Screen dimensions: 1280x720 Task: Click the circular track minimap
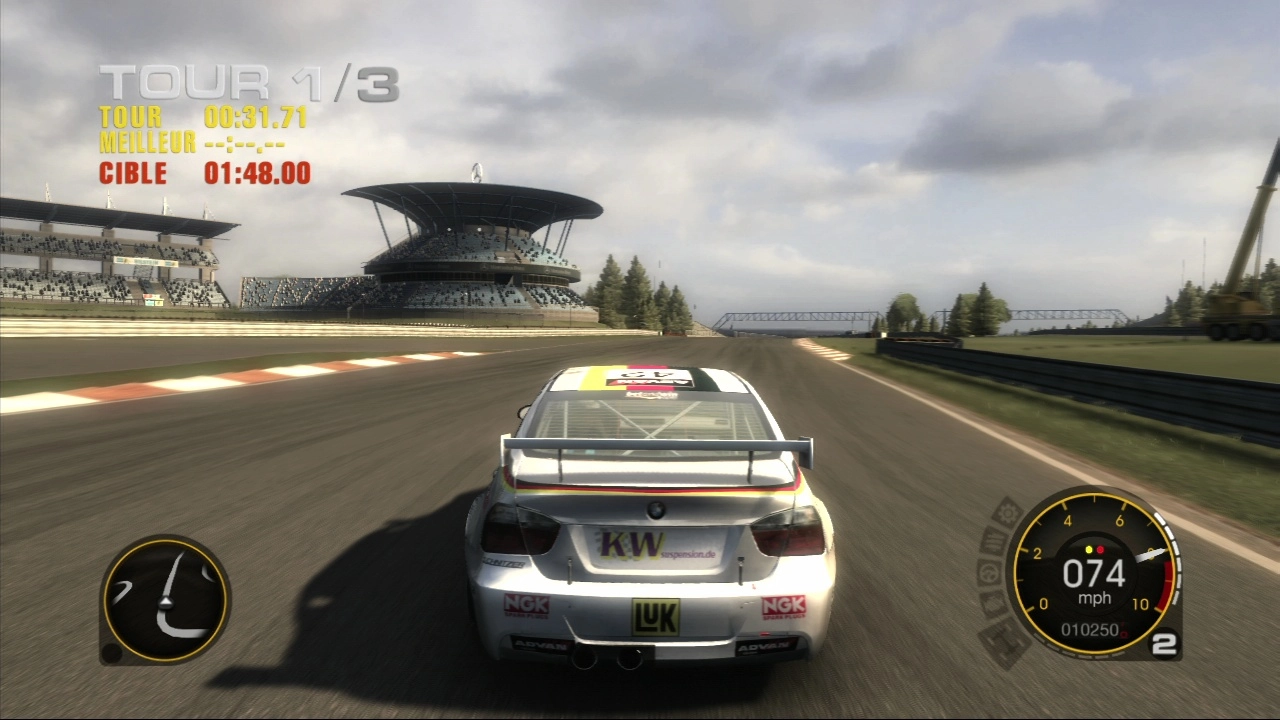click(x=165, y=600)
